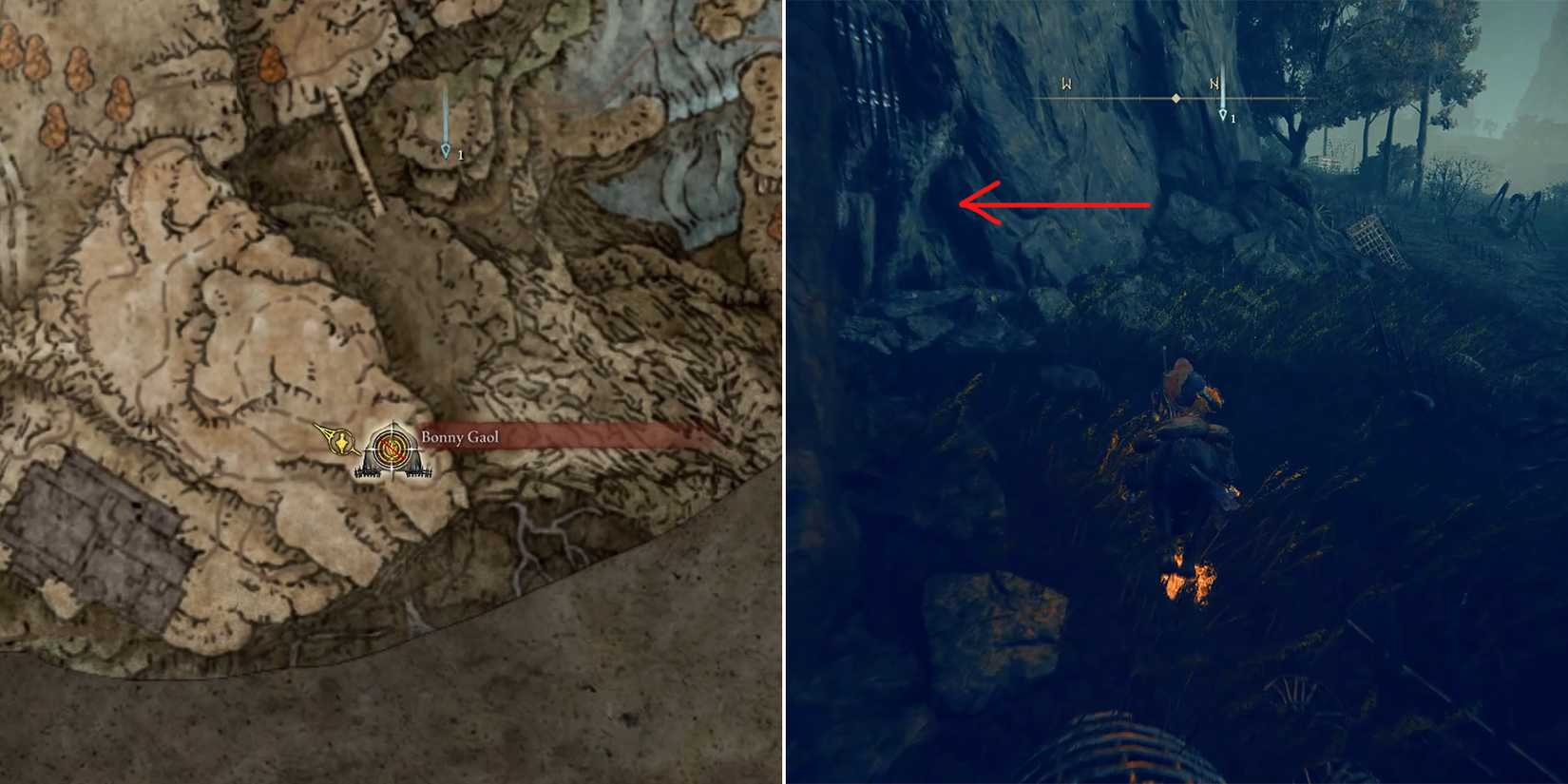This screenshot has width=1568, height=784.
Task: Click the yellow Site of Grace compass icon
Action: point(339,441)
